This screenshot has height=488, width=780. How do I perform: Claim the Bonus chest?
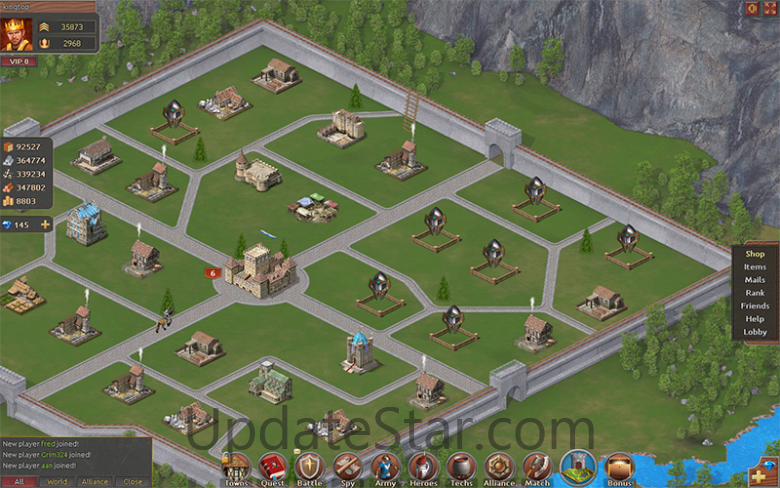tap(620, 467)
